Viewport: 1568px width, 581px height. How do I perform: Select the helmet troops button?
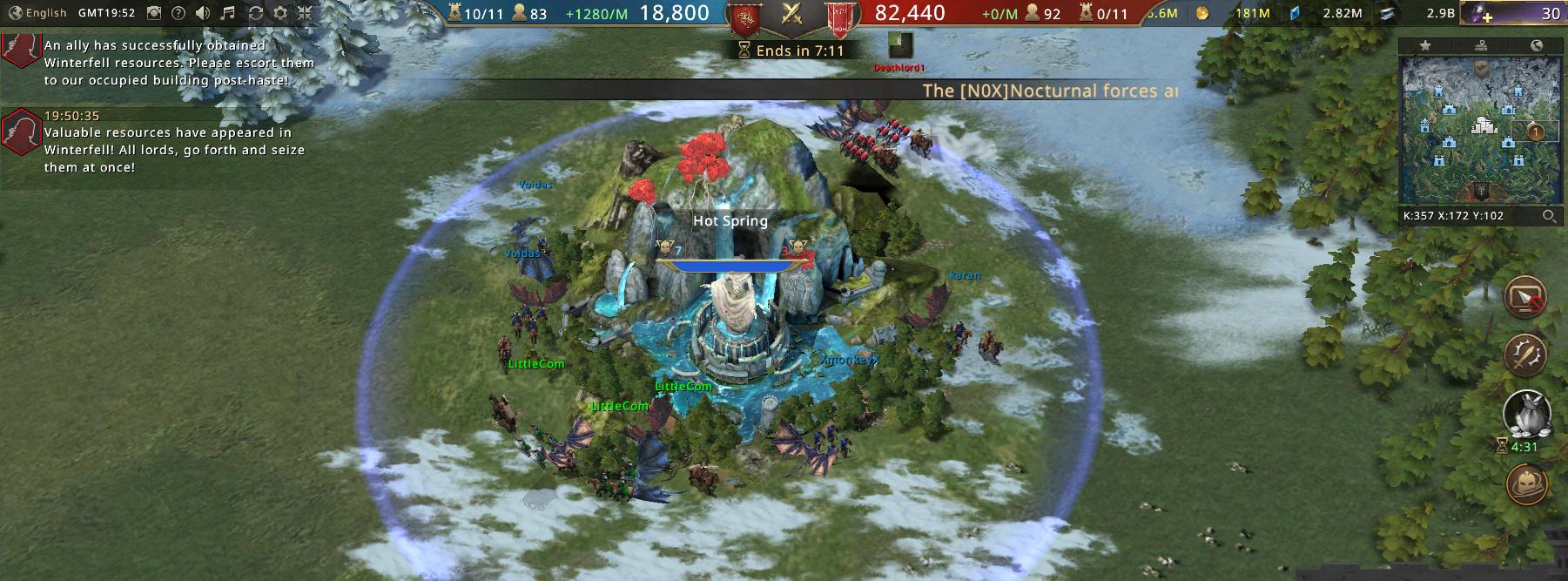click(1525, 483)
